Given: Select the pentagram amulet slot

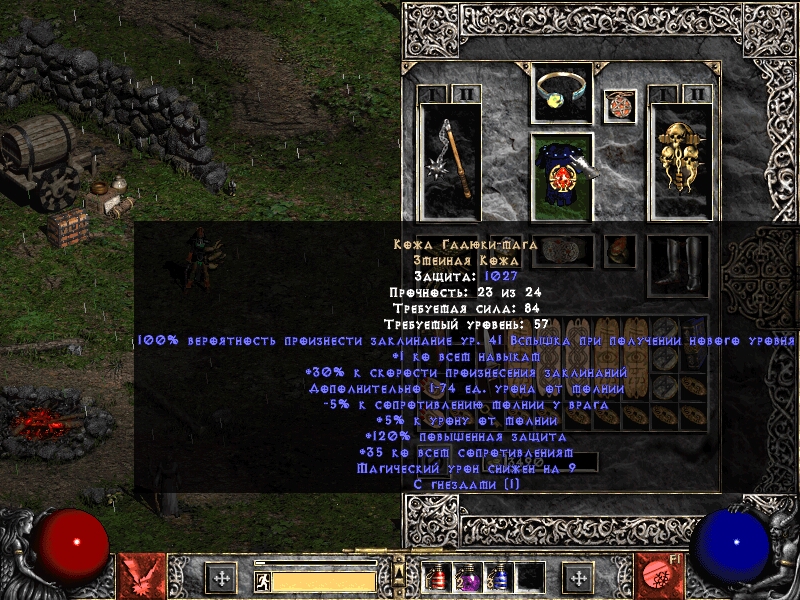Looking at the screenshot, I should click(620, 106).
